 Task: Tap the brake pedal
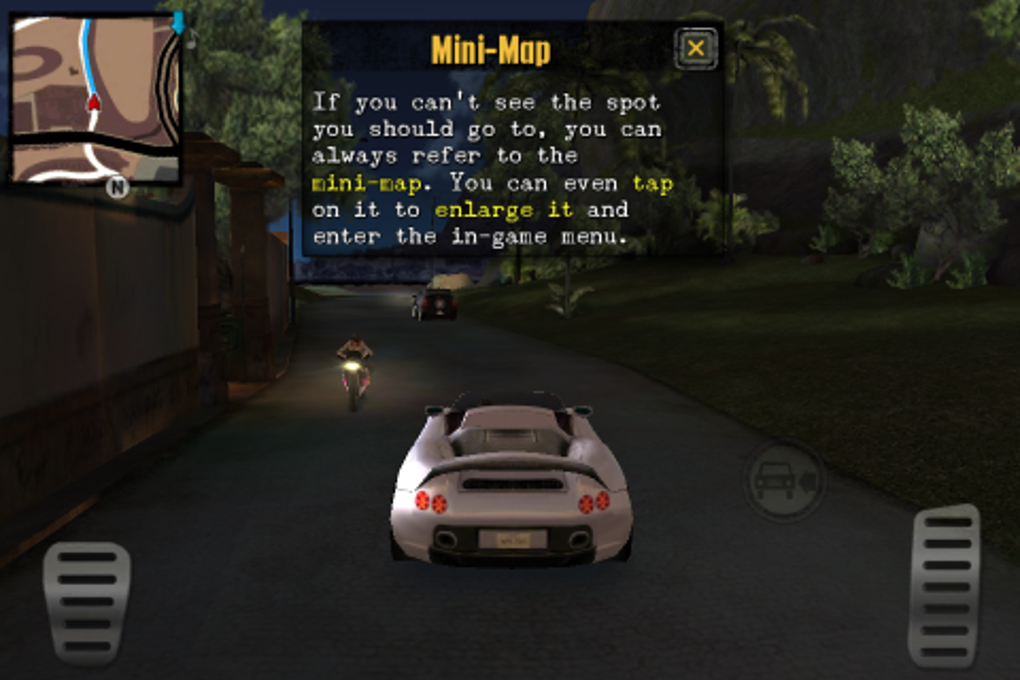(86, 602)
